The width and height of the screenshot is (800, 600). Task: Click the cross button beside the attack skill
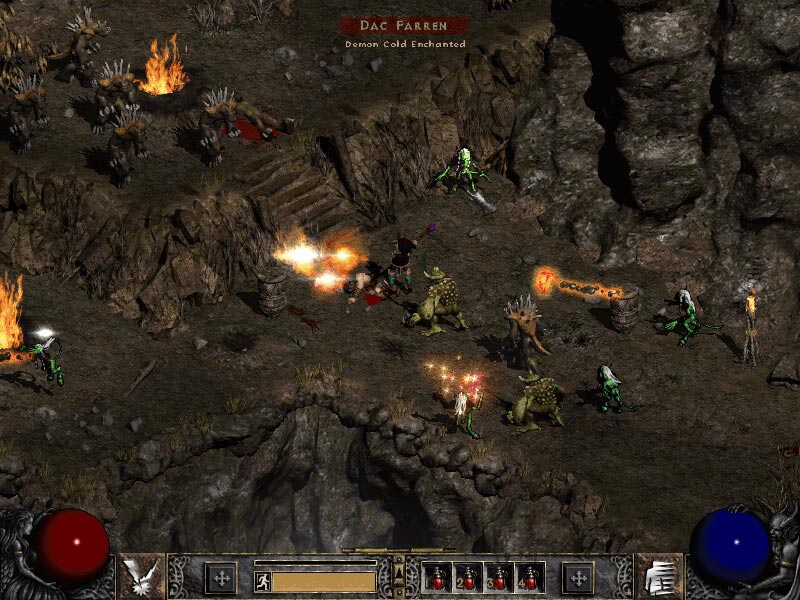pos(220,577)
